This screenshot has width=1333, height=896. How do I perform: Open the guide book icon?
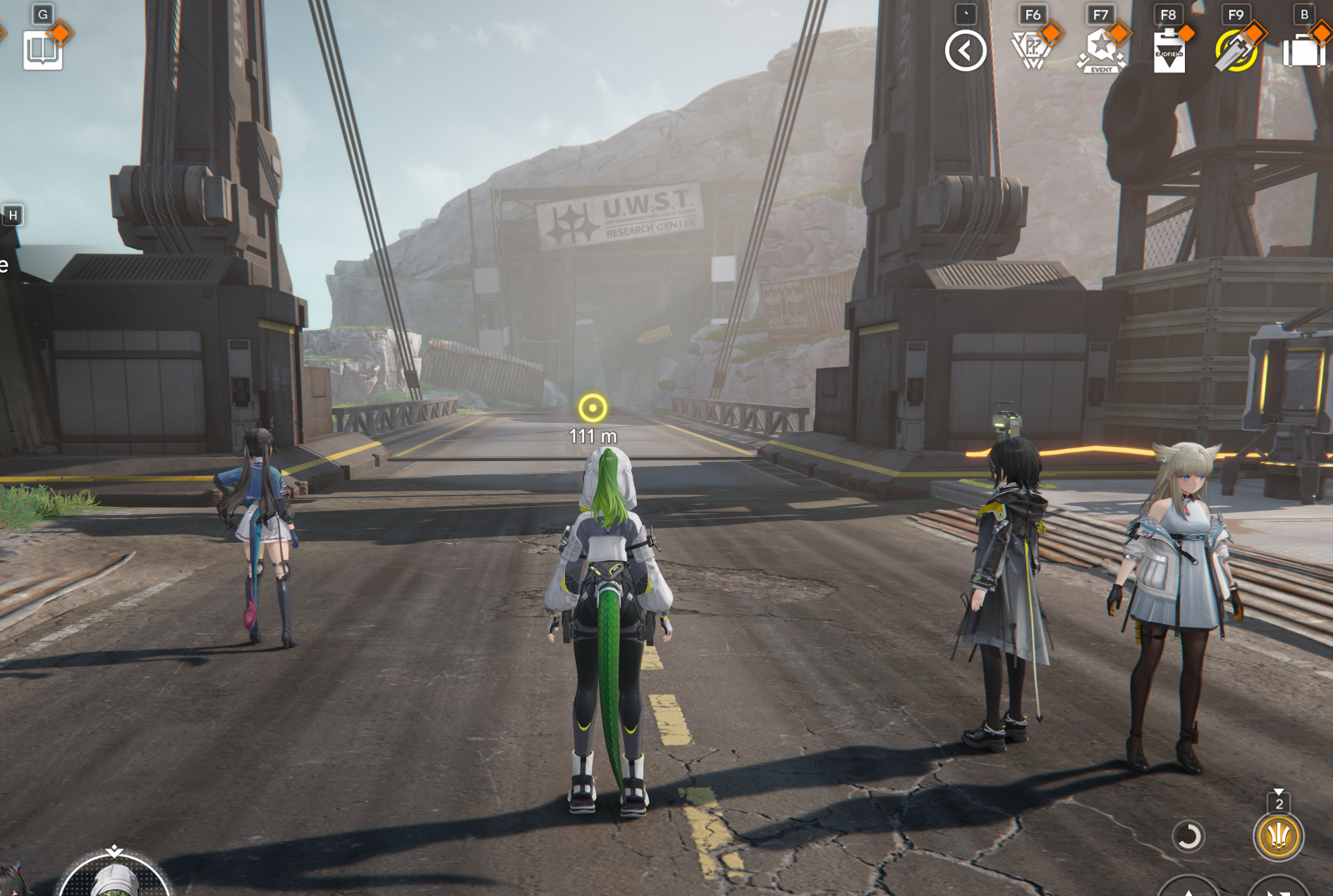42,50
